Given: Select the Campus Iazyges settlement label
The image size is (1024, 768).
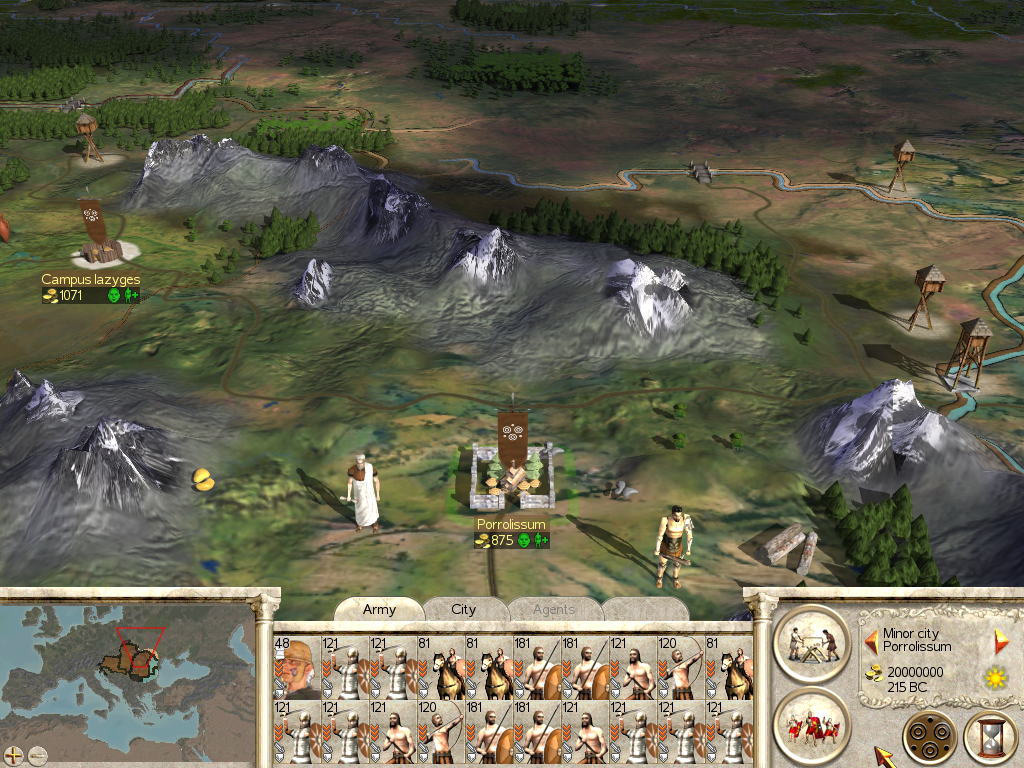Looking at the screenshot, I should point(90,281).
